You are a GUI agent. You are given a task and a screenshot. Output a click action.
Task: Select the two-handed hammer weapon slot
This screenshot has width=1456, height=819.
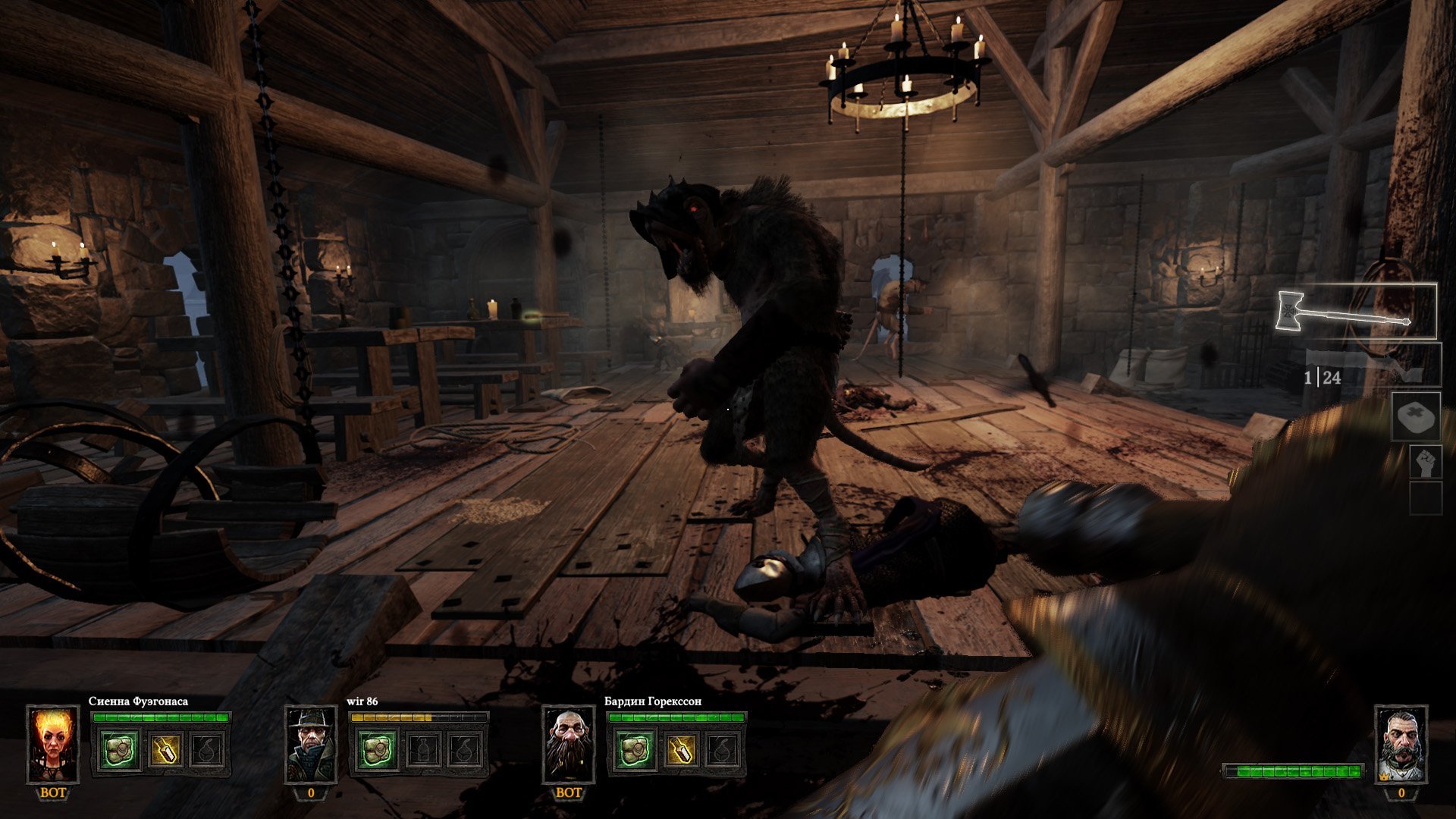(x=1357, y=312)
